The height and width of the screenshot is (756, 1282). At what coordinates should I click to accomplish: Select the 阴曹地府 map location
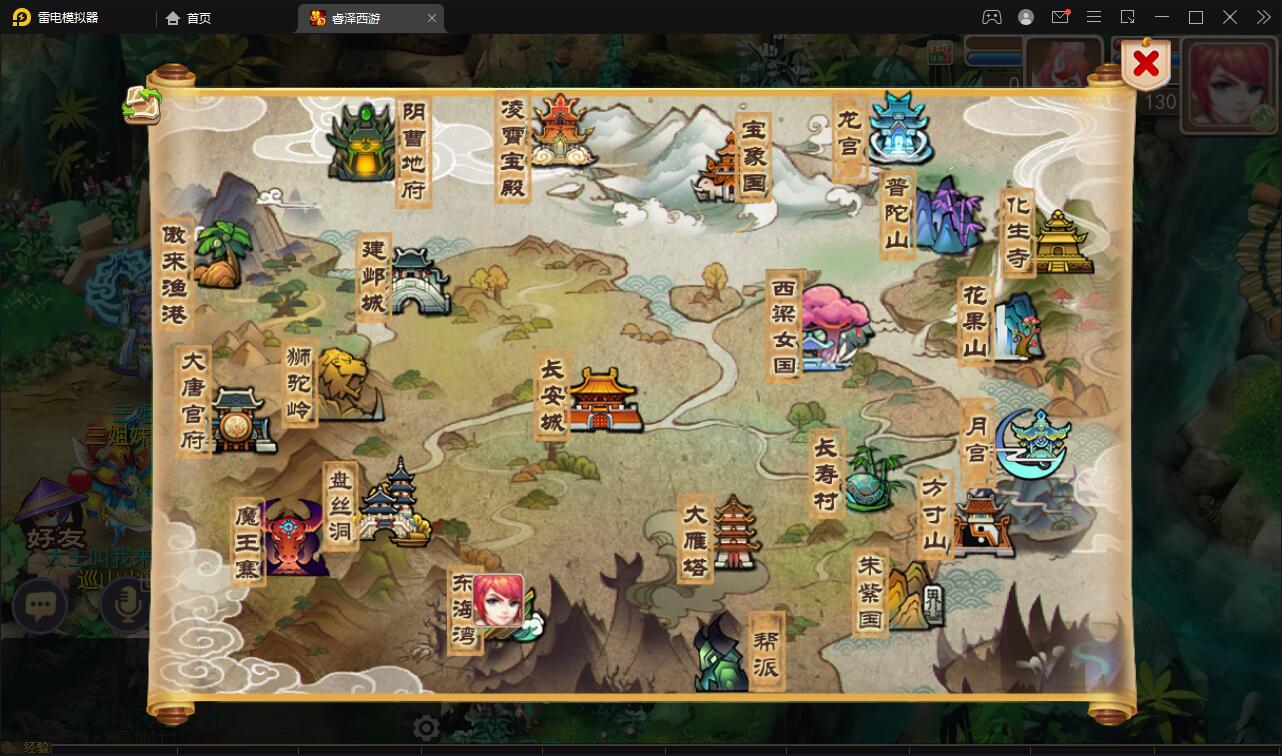click(x=362, y=145)
